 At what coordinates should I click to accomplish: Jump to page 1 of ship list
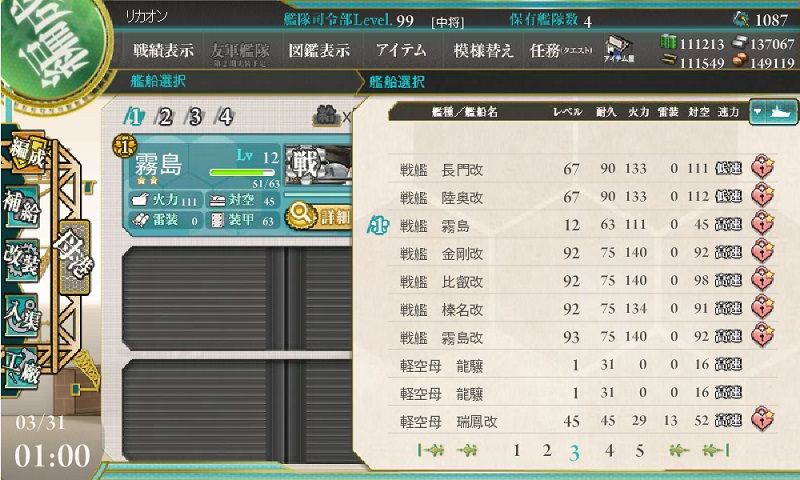pos(516,450)
